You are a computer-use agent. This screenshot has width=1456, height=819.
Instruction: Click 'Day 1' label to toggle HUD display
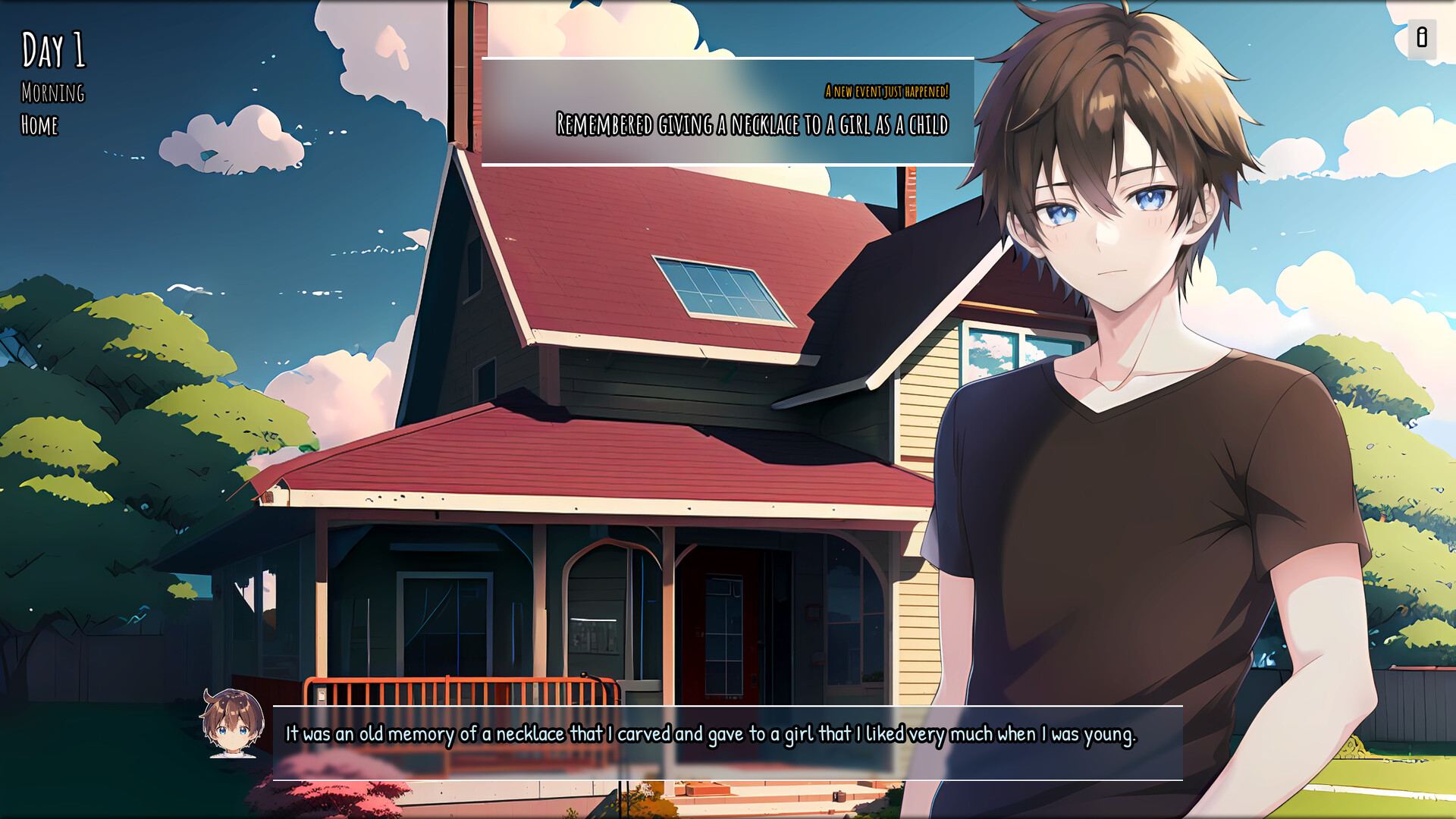tap(53, 49)
